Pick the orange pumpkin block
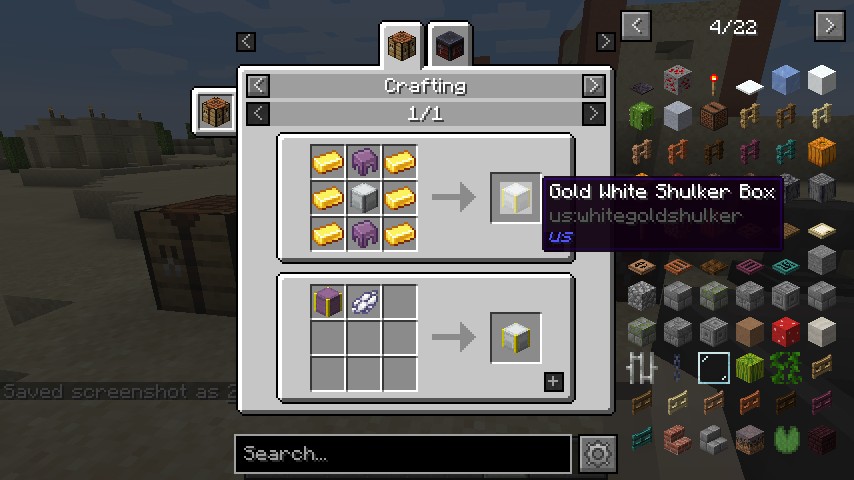 (821, 151)
